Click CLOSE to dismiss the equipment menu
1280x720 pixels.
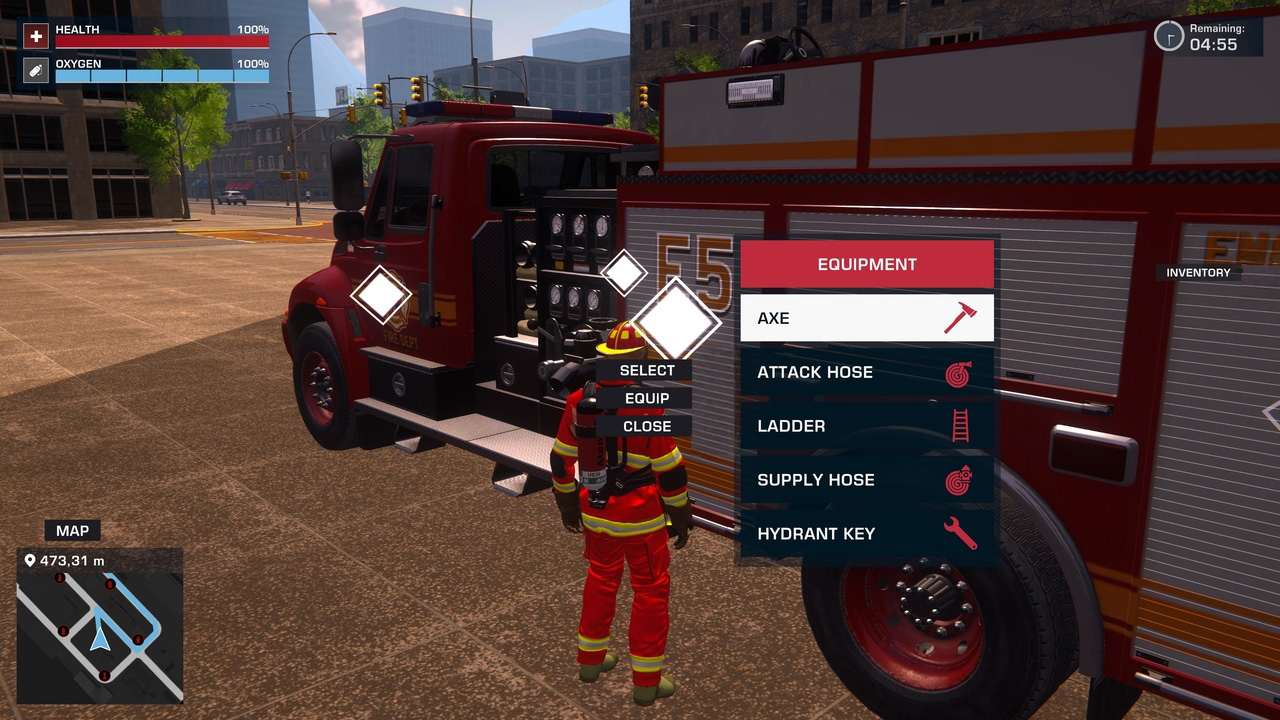(648, 426)
